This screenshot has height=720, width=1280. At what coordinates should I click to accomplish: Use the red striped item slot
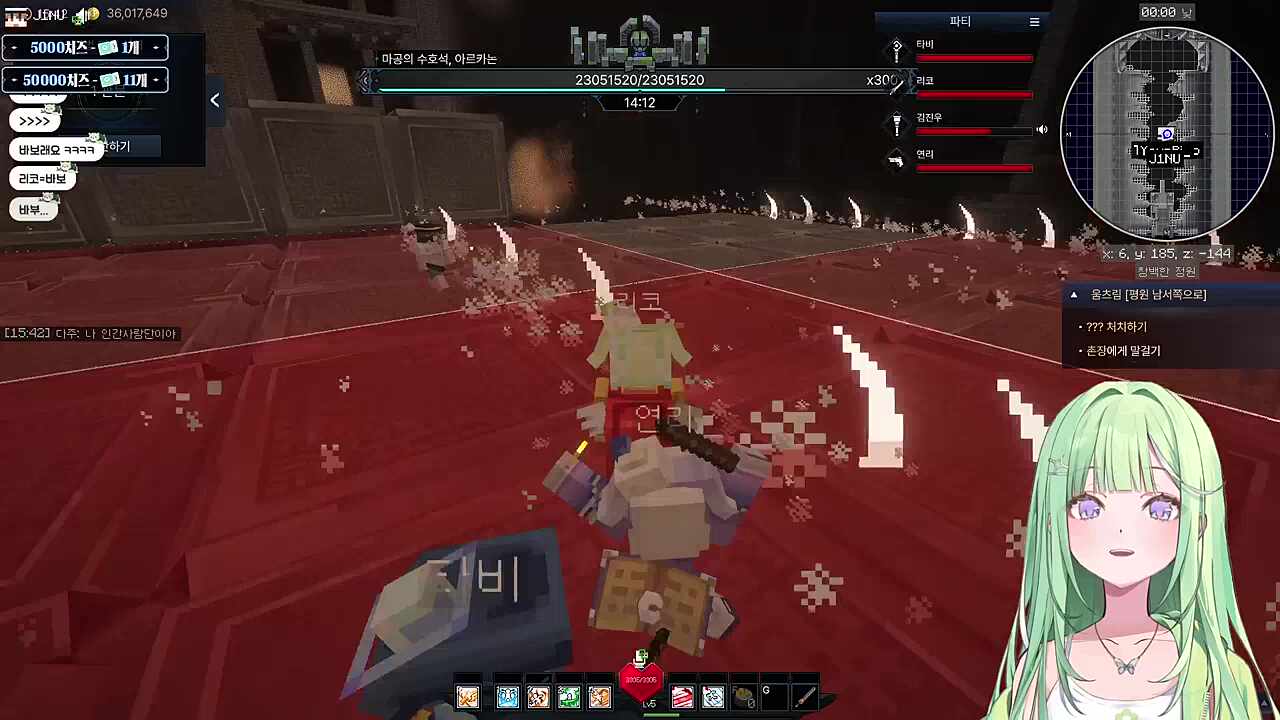tap(682, 697)
